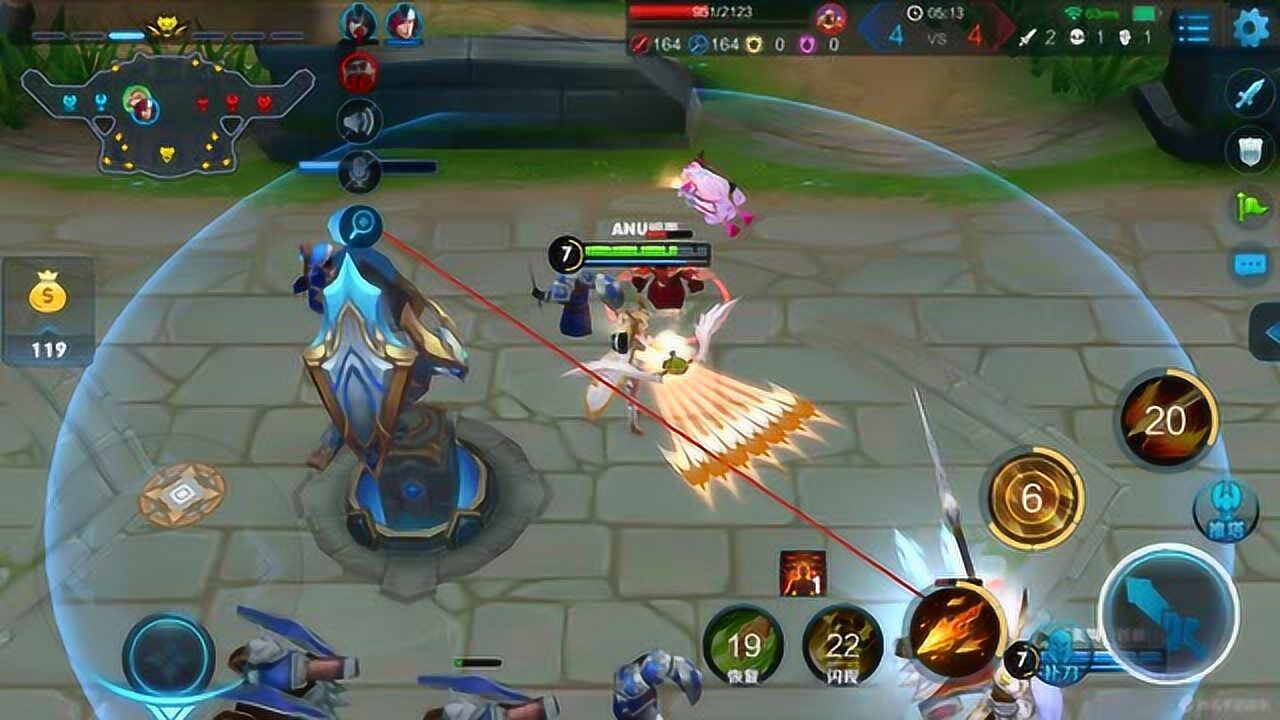Expand the side panel arrow tab
Viewport: 1280px width, 720px height.
point(1266,333)
